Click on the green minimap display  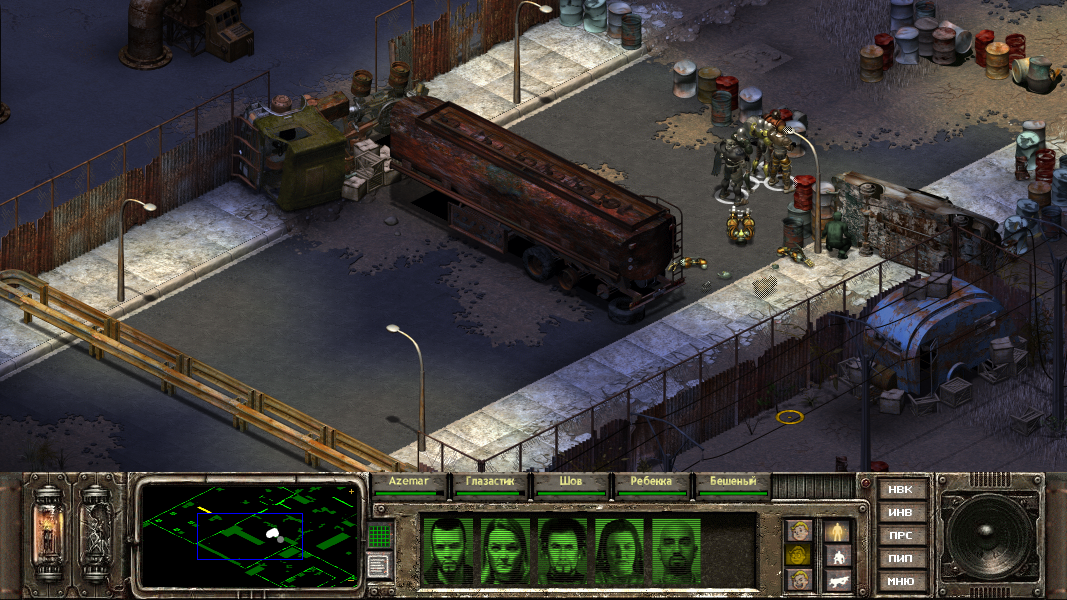click(250, 534)
